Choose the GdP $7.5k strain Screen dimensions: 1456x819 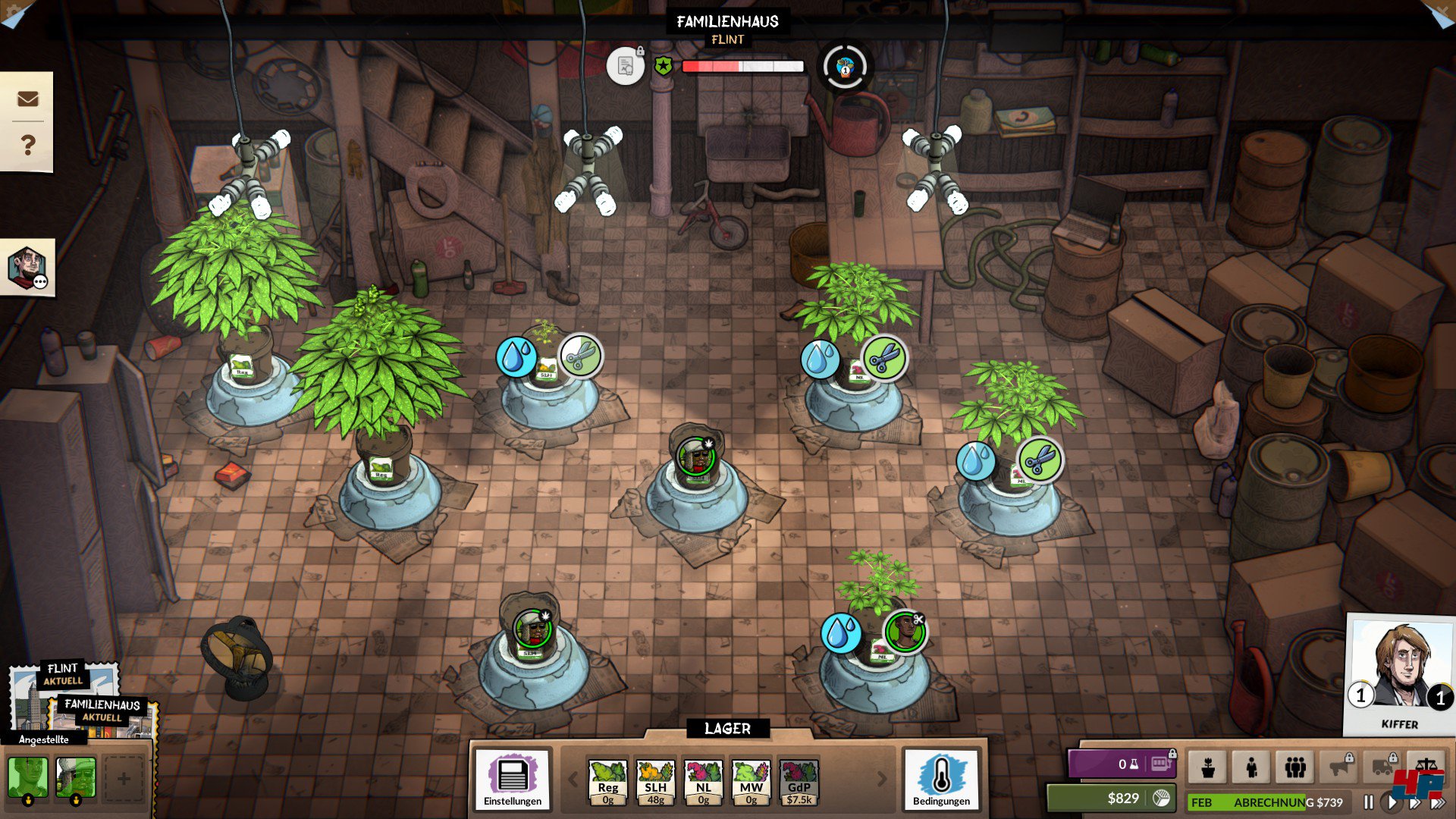[799, 782]
